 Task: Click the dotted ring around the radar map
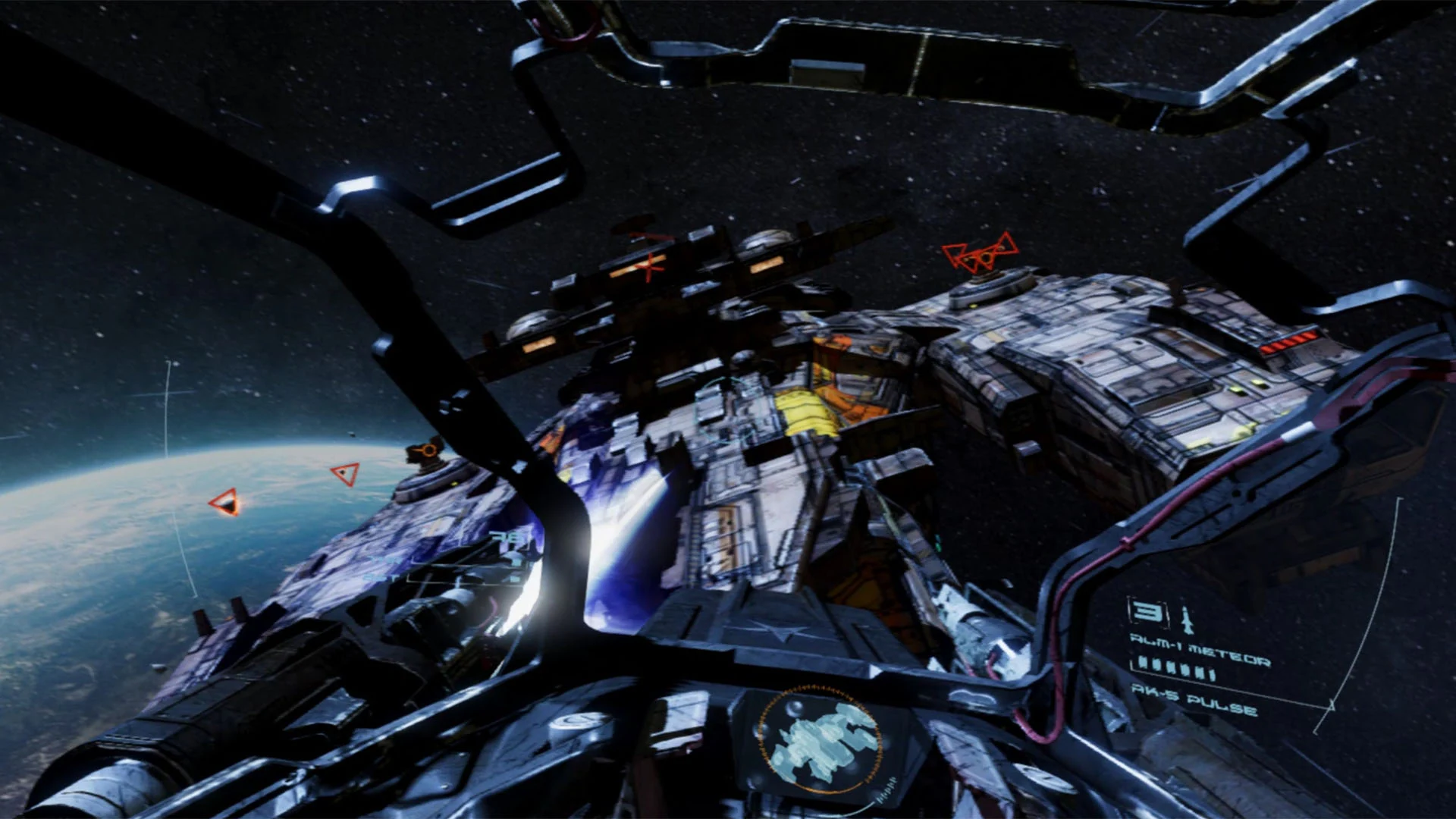coord(815,688)
